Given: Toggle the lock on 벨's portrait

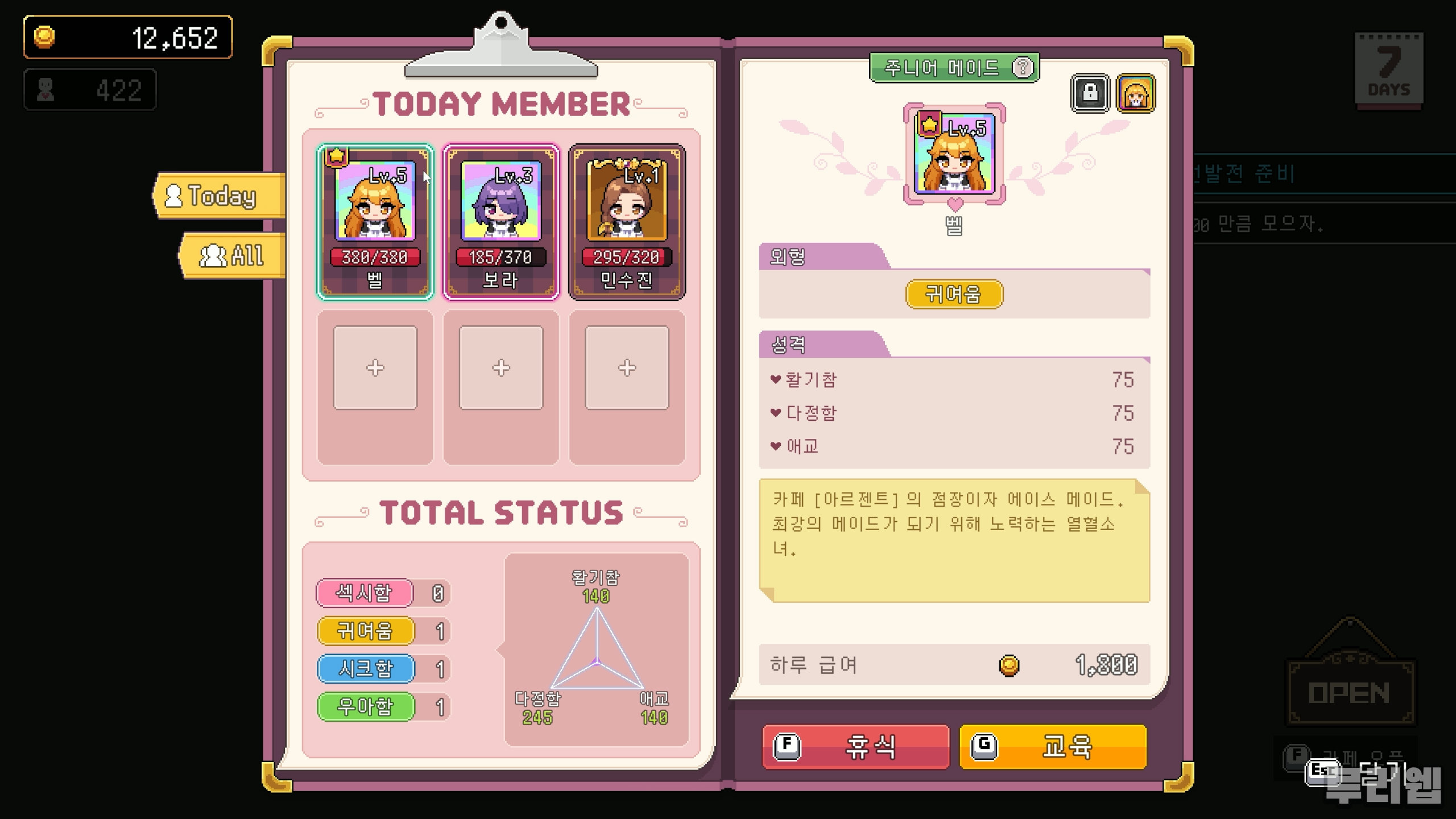Looking at the screenshot, I should 1090,94.
